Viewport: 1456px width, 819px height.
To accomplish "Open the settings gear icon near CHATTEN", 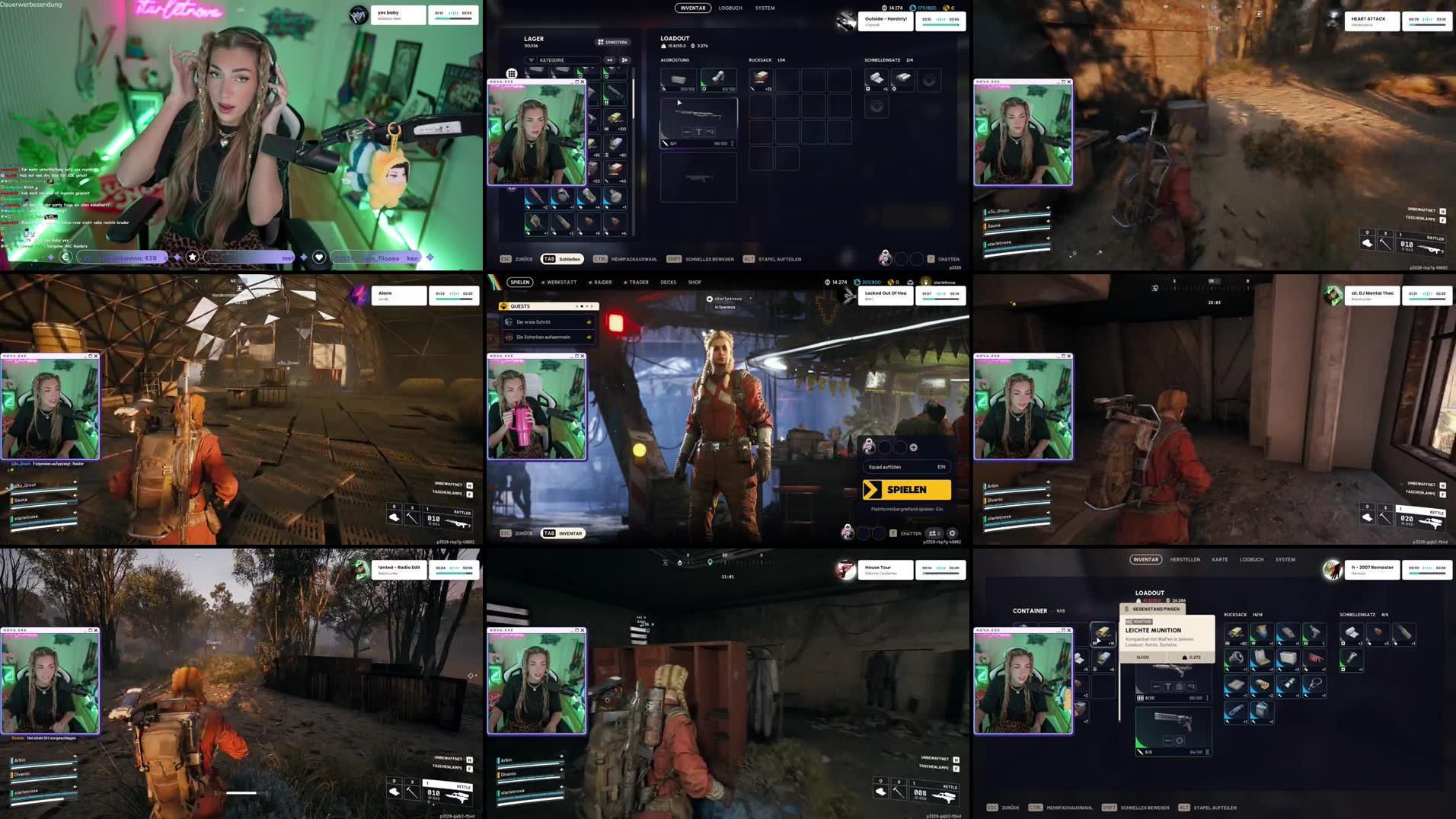I will click(953, 533).
